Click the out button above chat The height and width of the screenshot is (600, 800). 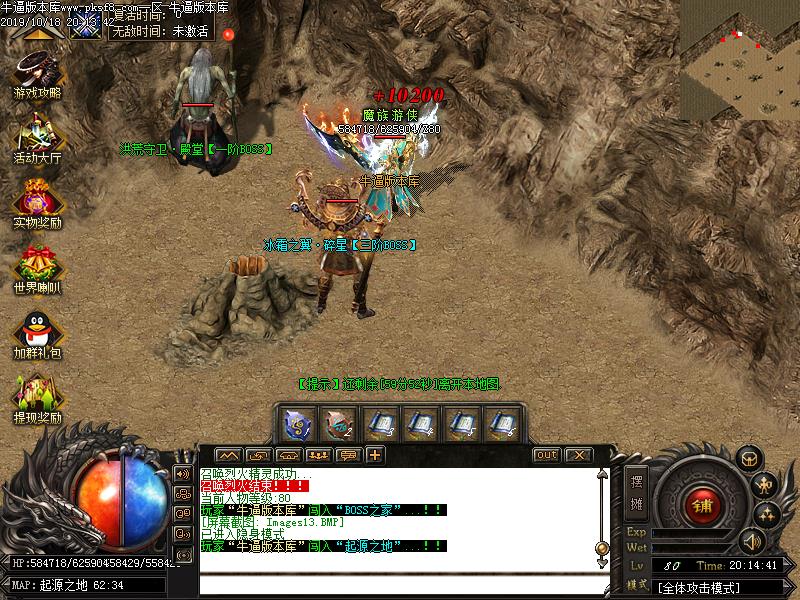point(546,455)
